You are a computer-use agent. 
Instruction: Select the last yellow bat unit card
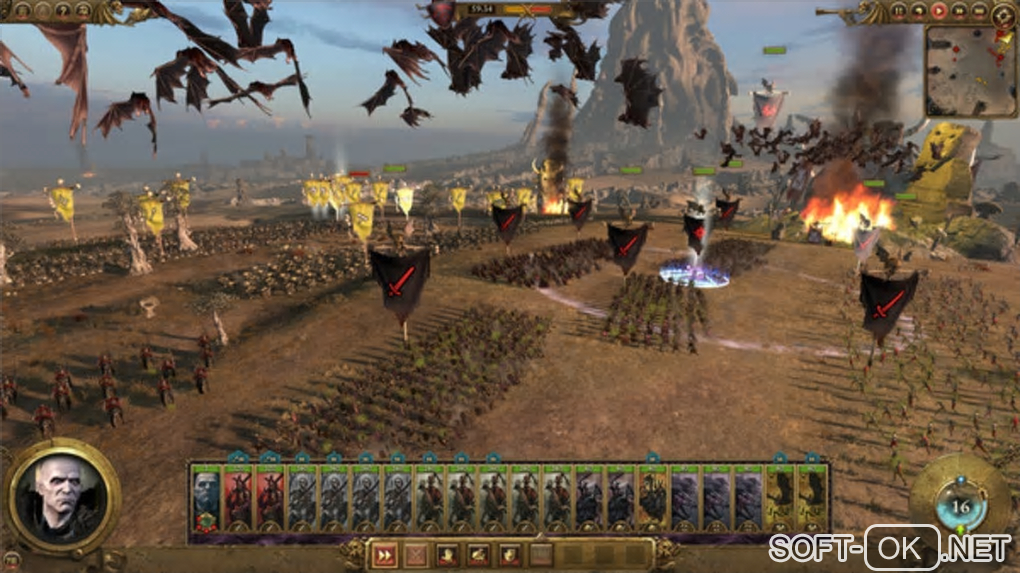coord(811,497)
